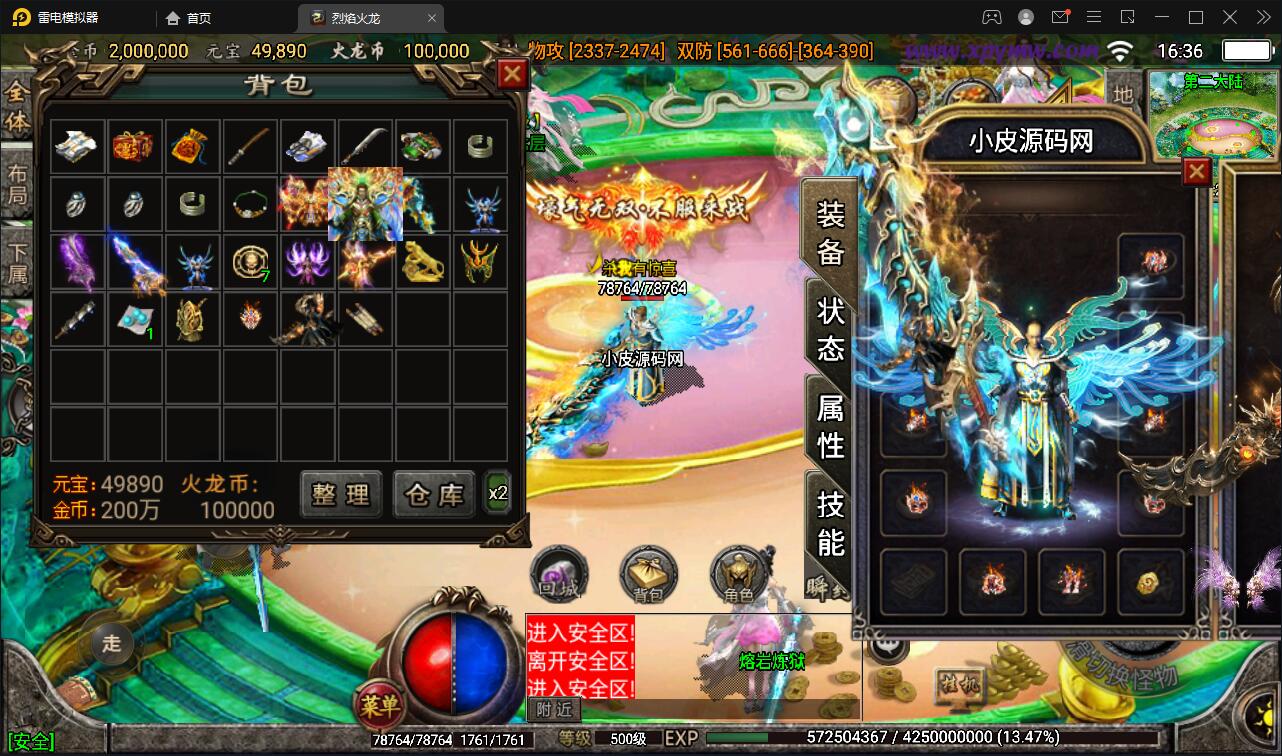This screenshot has height=756, width=1282.
Task: Expand the chevron for more emulator tools
Action: (1264, 16)
